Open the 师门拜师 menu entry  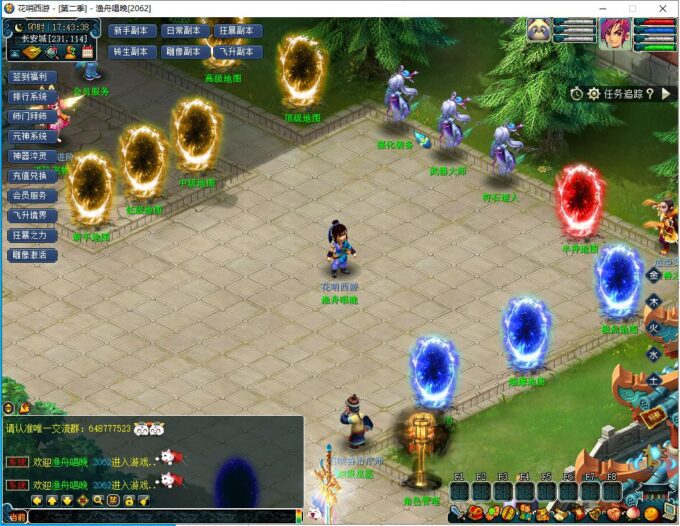[32, 116]
